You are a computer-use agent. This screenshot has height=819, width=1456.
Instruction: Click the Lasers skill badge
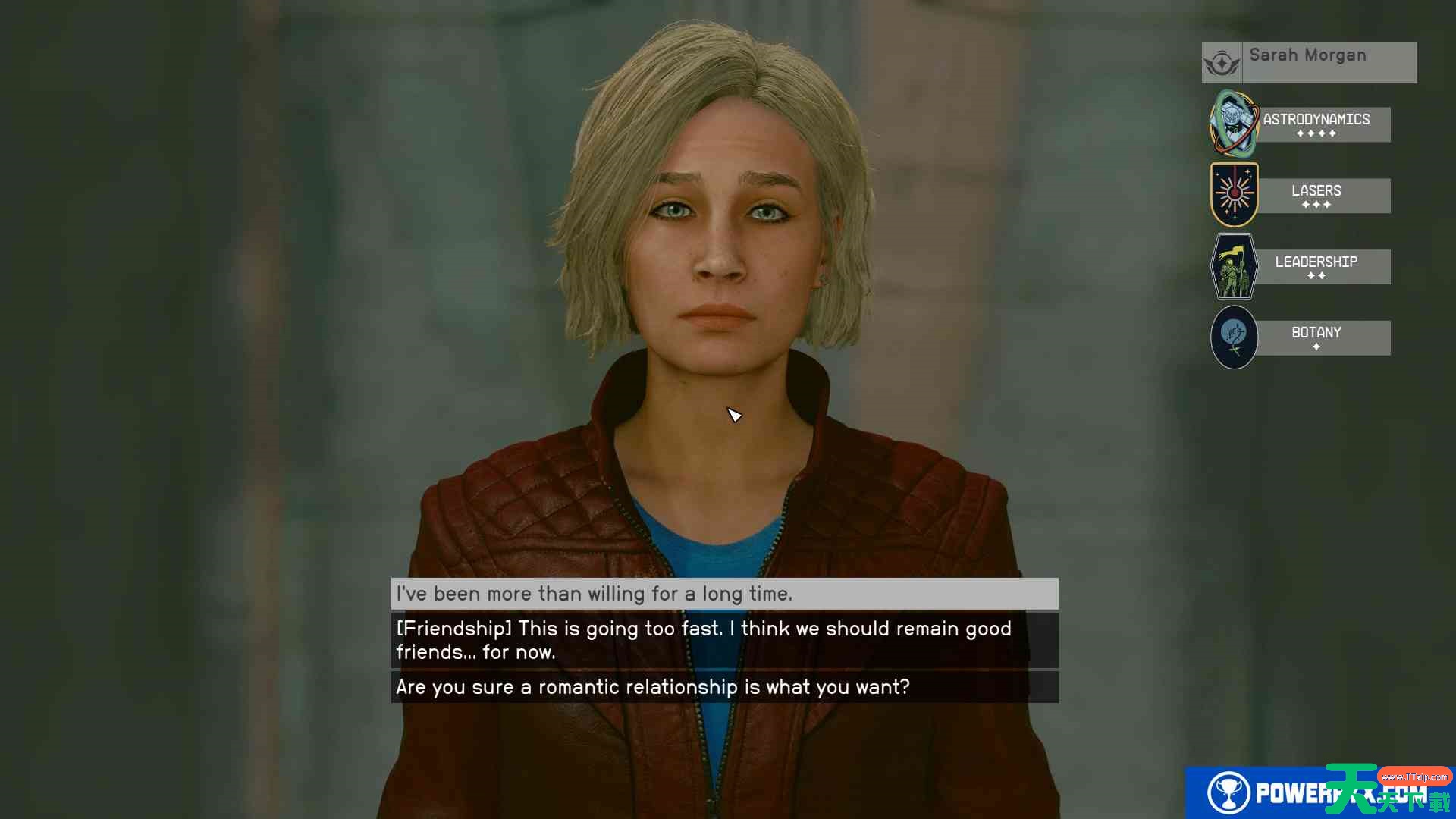click(x=1234, y=195)
